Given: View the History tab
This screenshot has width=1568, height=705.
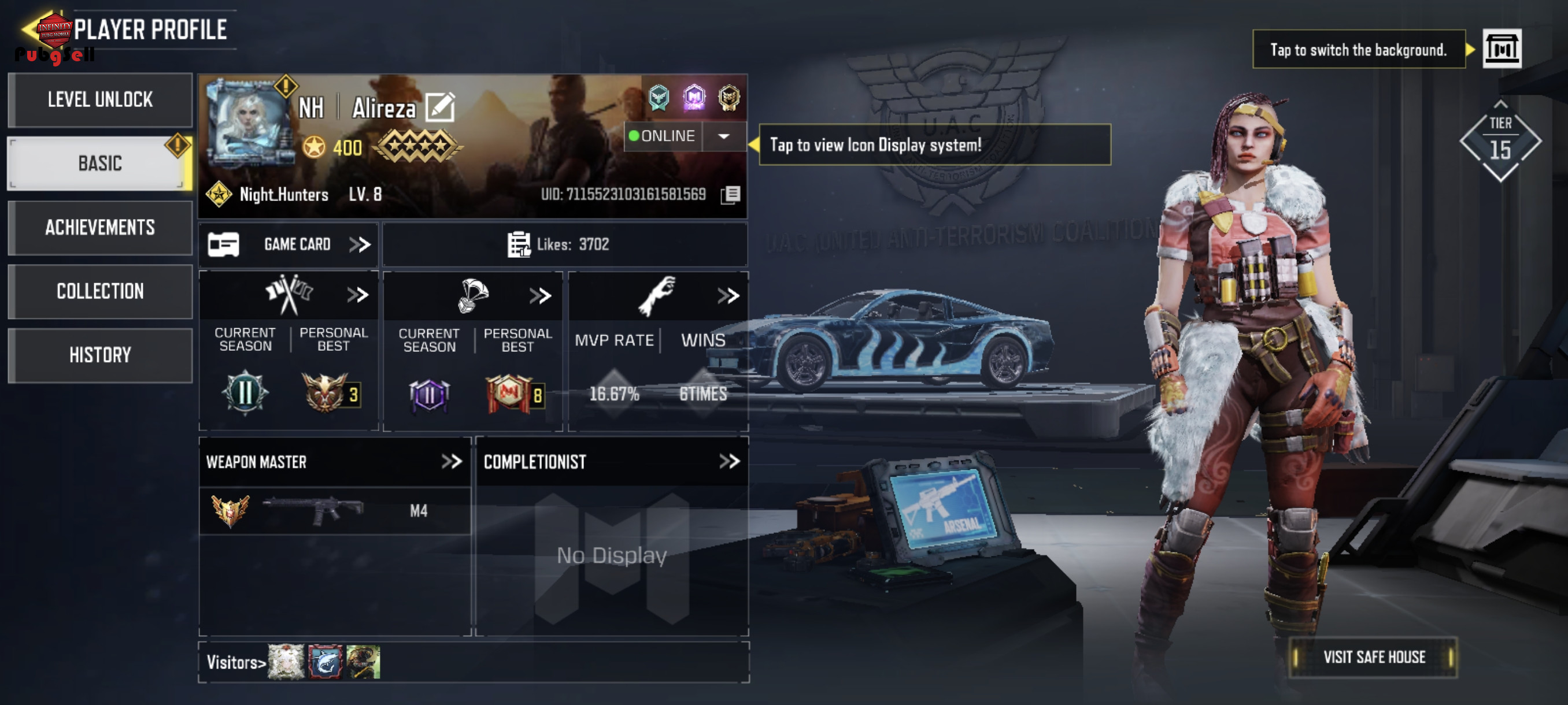Looking at the screenshot, I should pyautogui.click(x=100, y=355).
